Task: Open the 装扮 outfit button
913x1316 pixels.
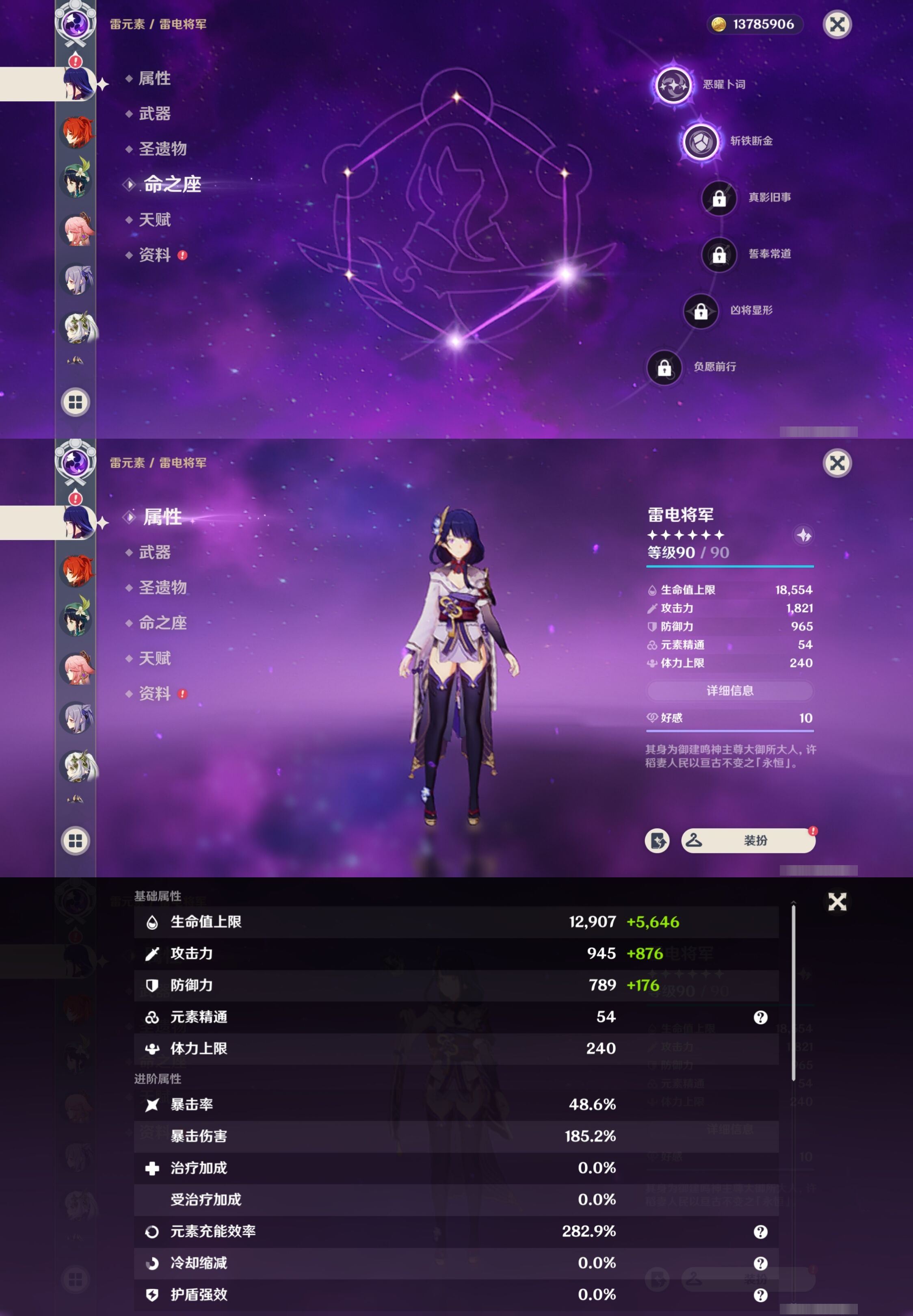Action: point(748,840)
